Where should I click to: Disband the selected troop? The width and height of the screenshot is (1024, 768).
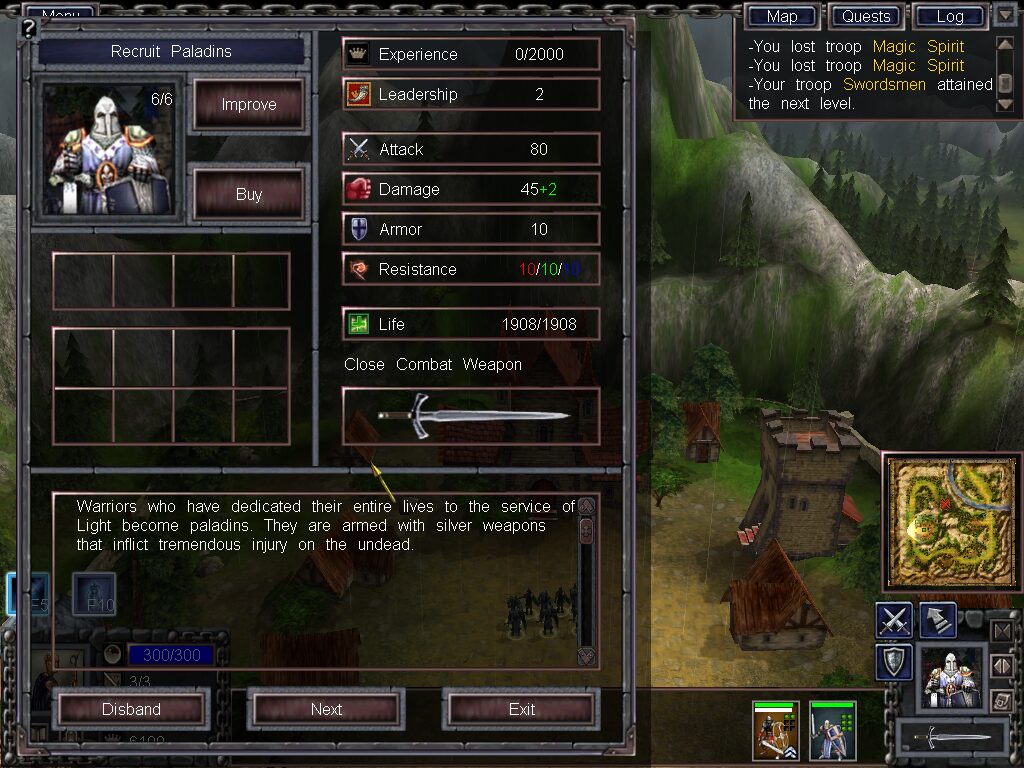[x=131, y=709]
